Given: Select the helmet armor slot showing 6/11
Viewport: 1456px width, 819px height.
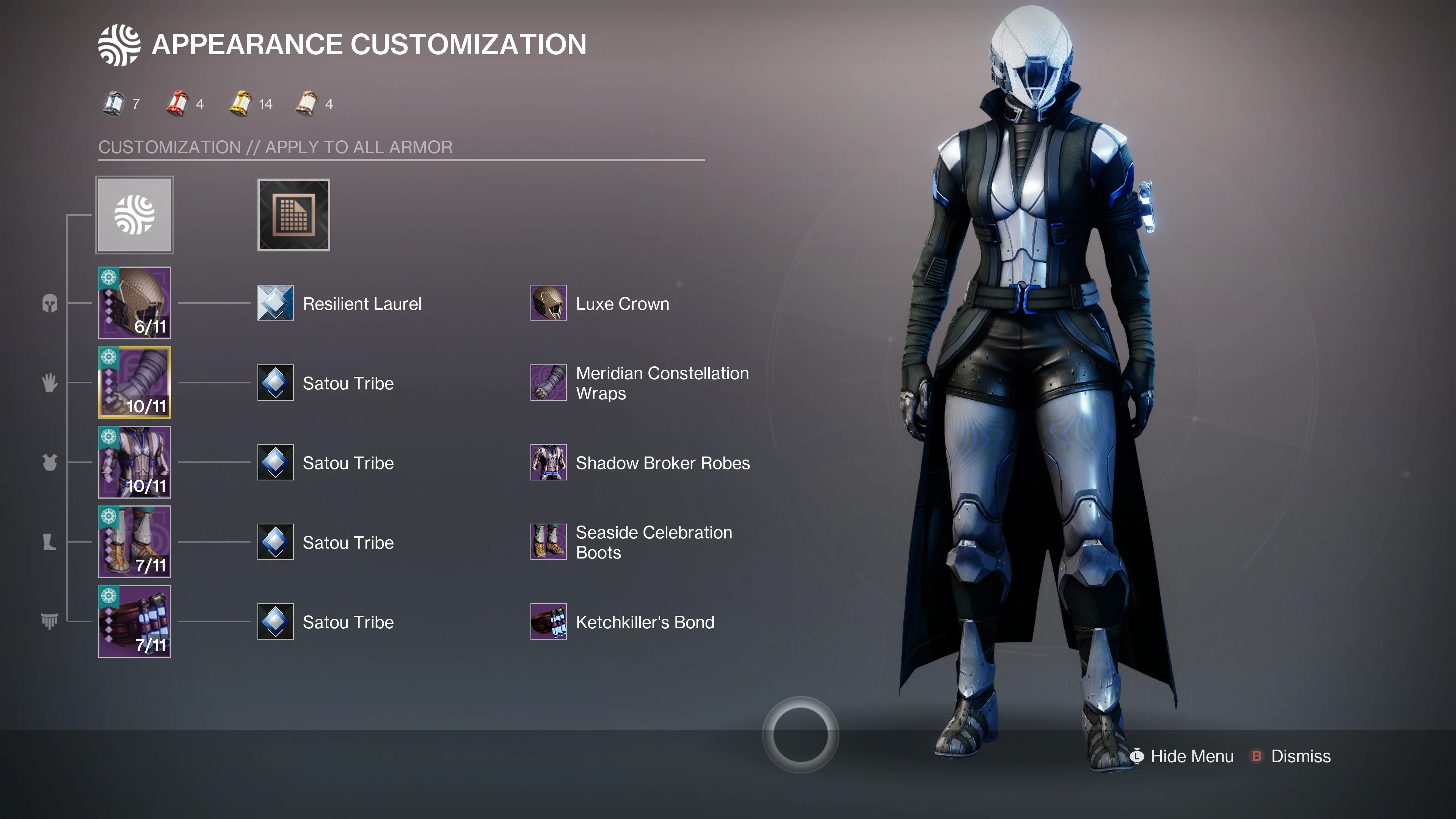Looking at the screenshot, I should point(135,303).
